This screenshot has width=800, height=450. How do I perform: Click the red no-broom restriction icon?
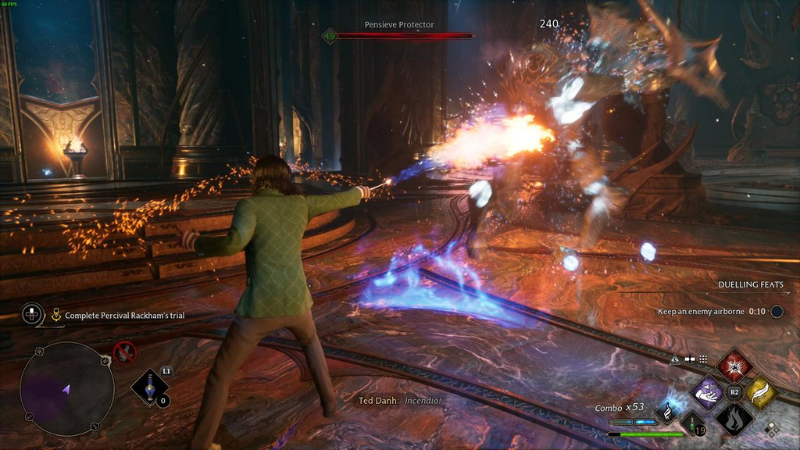tap(125, 351)
